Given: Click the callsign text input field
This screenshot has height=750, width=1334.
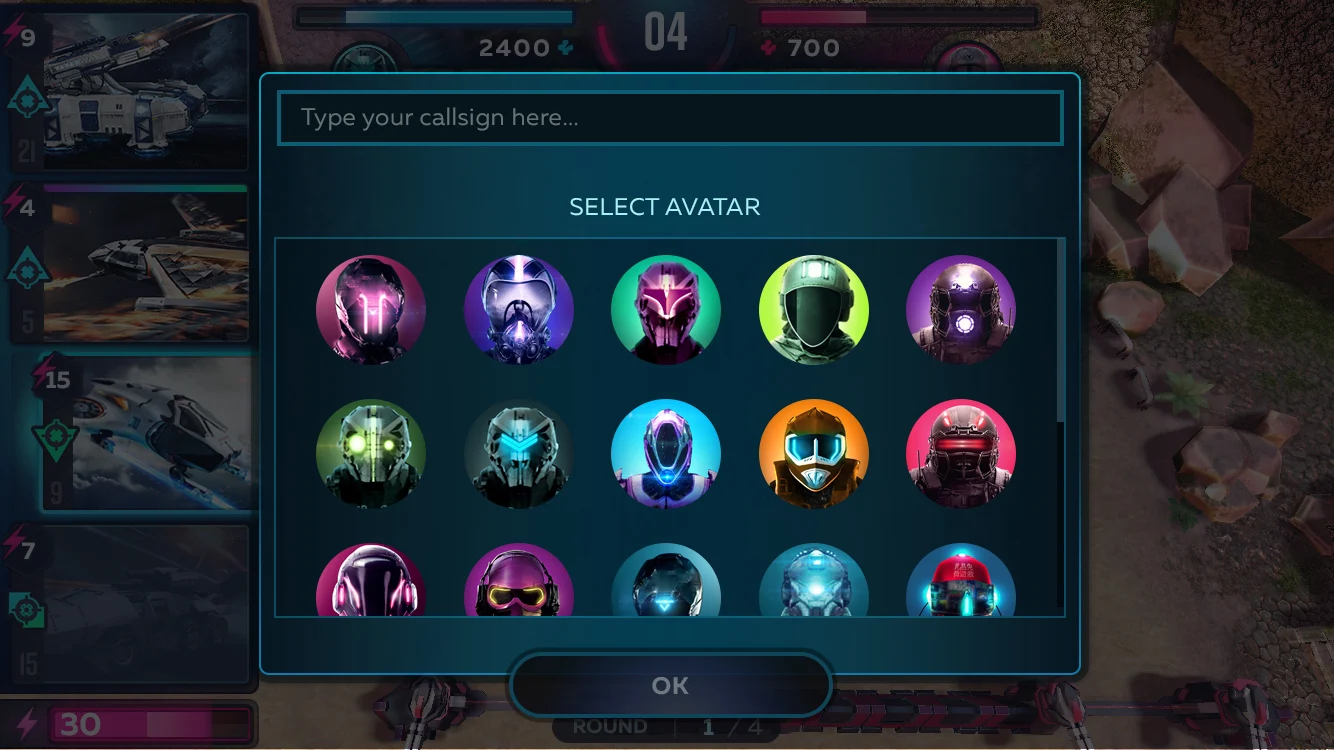Looking at the screenshot, I should click(669, 118).
